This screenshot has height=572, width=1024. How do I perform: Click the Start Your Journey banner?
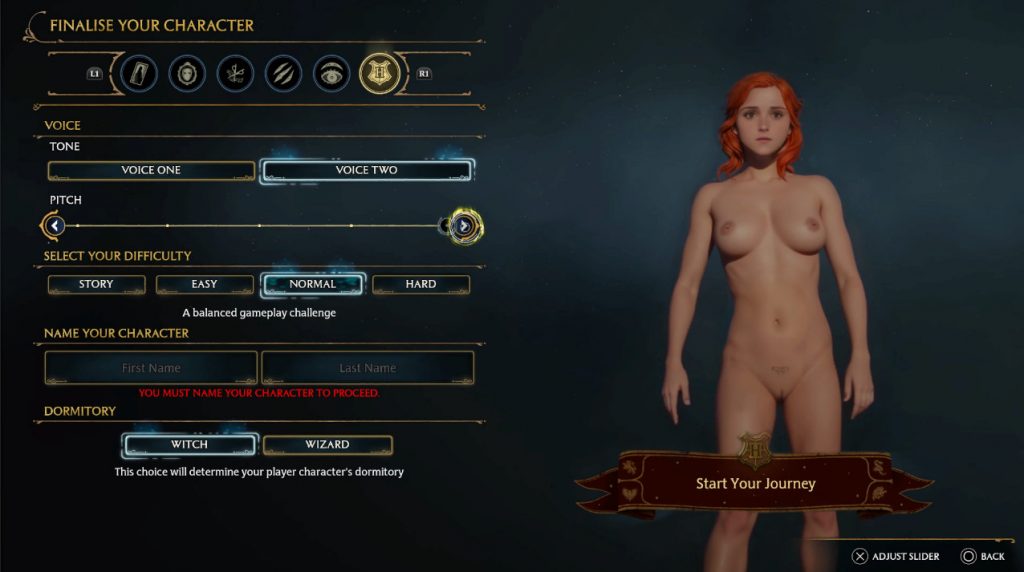point(755,484)
